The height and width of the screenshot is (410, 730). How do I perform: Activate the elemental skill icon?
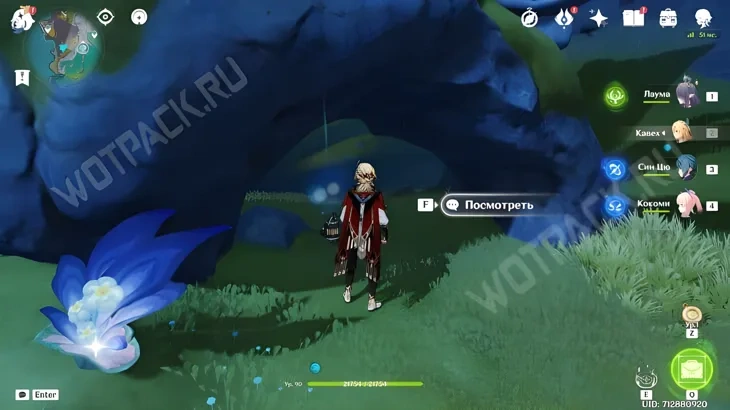(645, 378)
